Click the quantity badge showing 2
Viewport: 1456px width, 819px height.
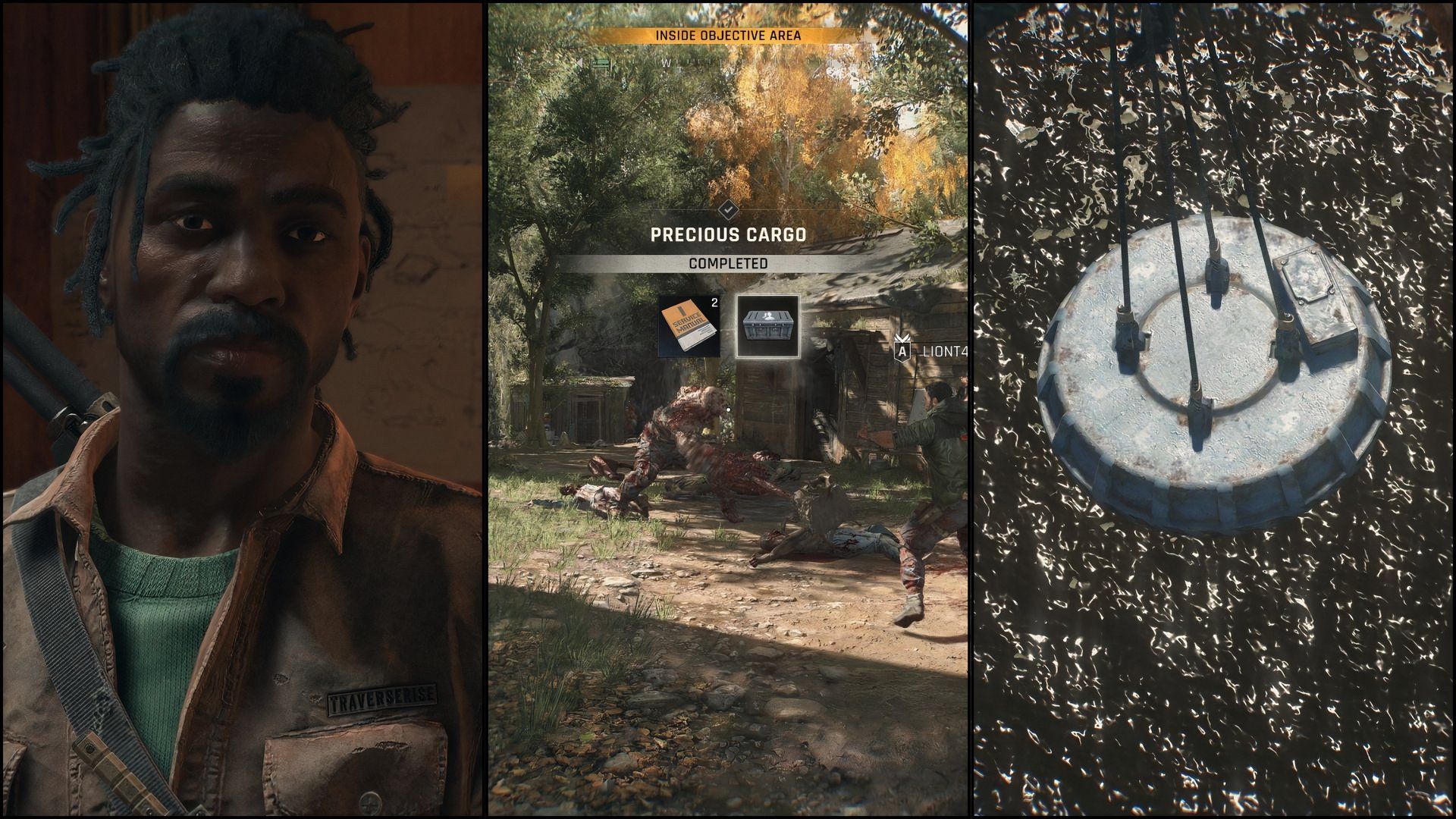coord(714,303)
